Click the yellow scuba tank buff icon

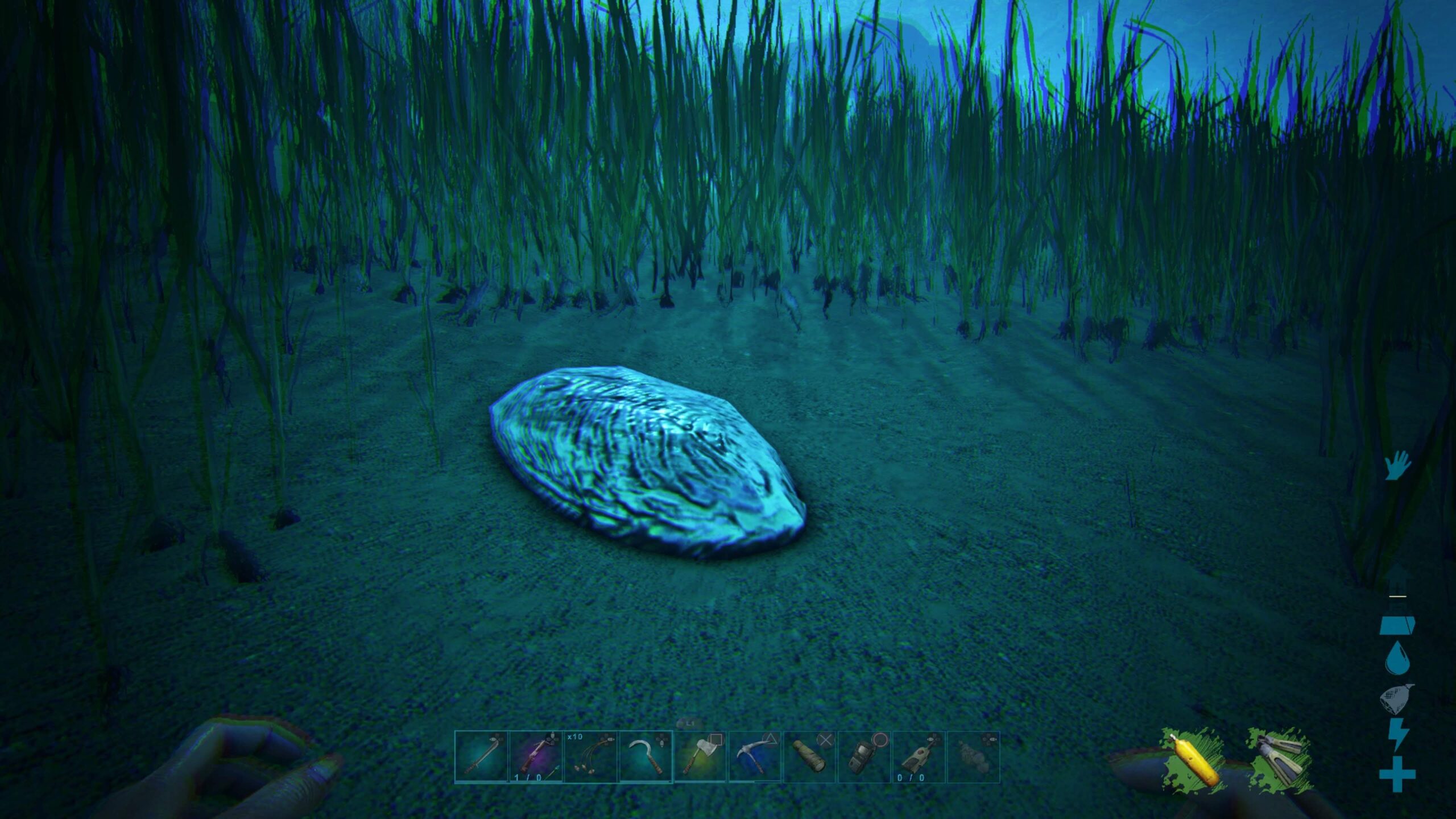1193,760
